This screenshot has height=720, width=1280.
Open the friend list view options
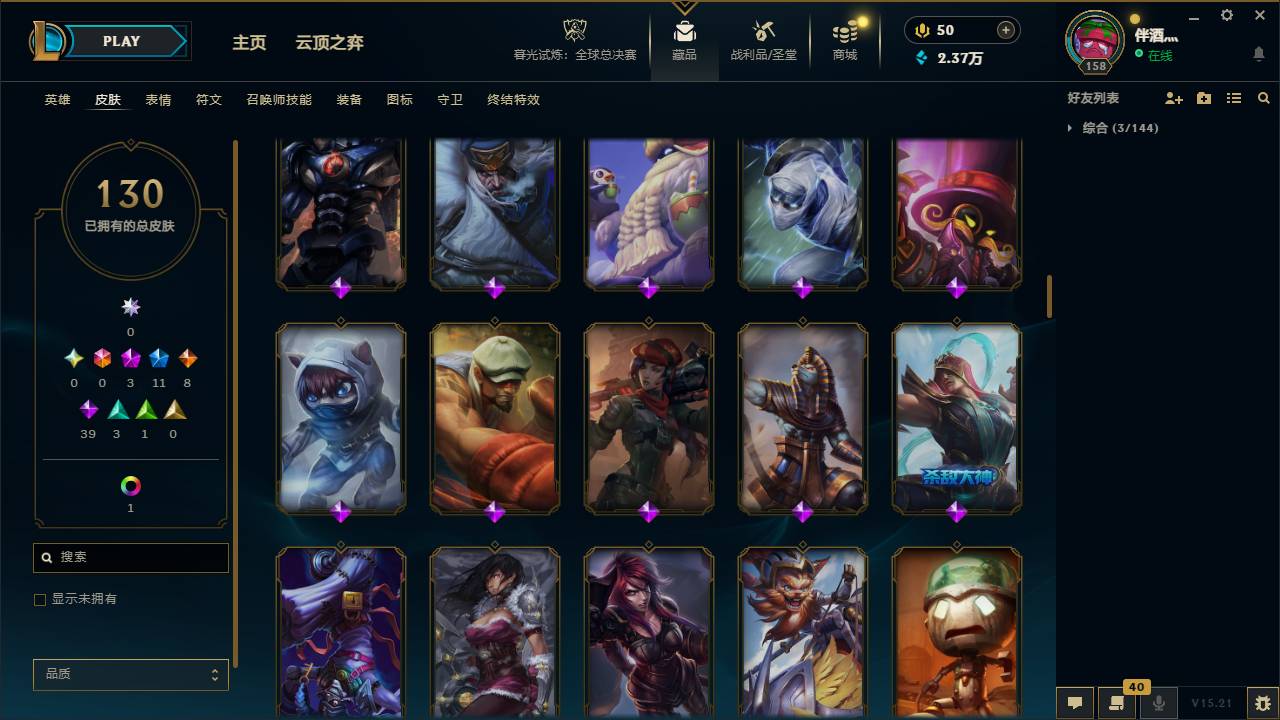1233,97
